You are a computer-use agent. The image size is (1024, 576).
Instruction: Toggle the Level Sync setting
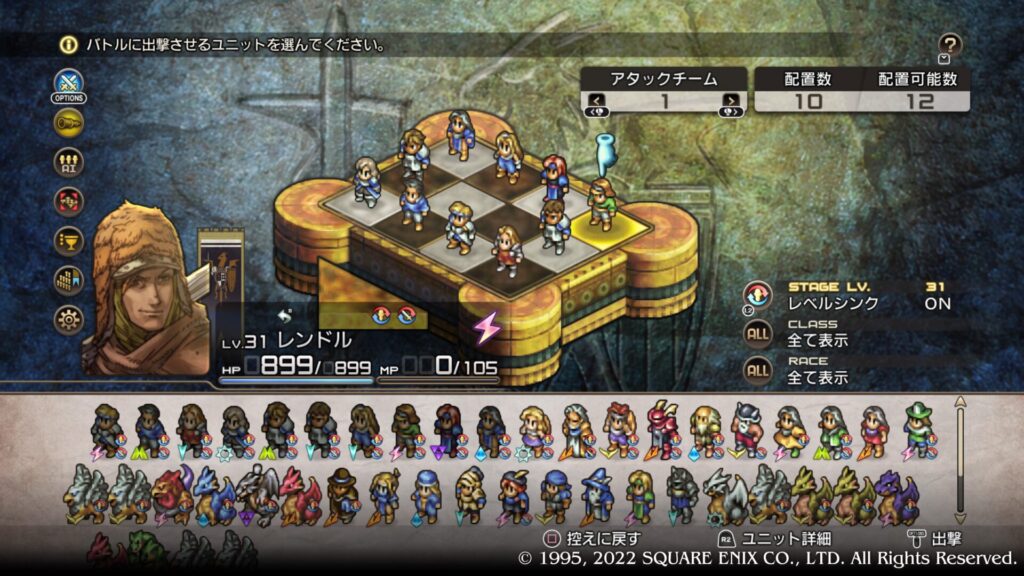coord(757,295)
